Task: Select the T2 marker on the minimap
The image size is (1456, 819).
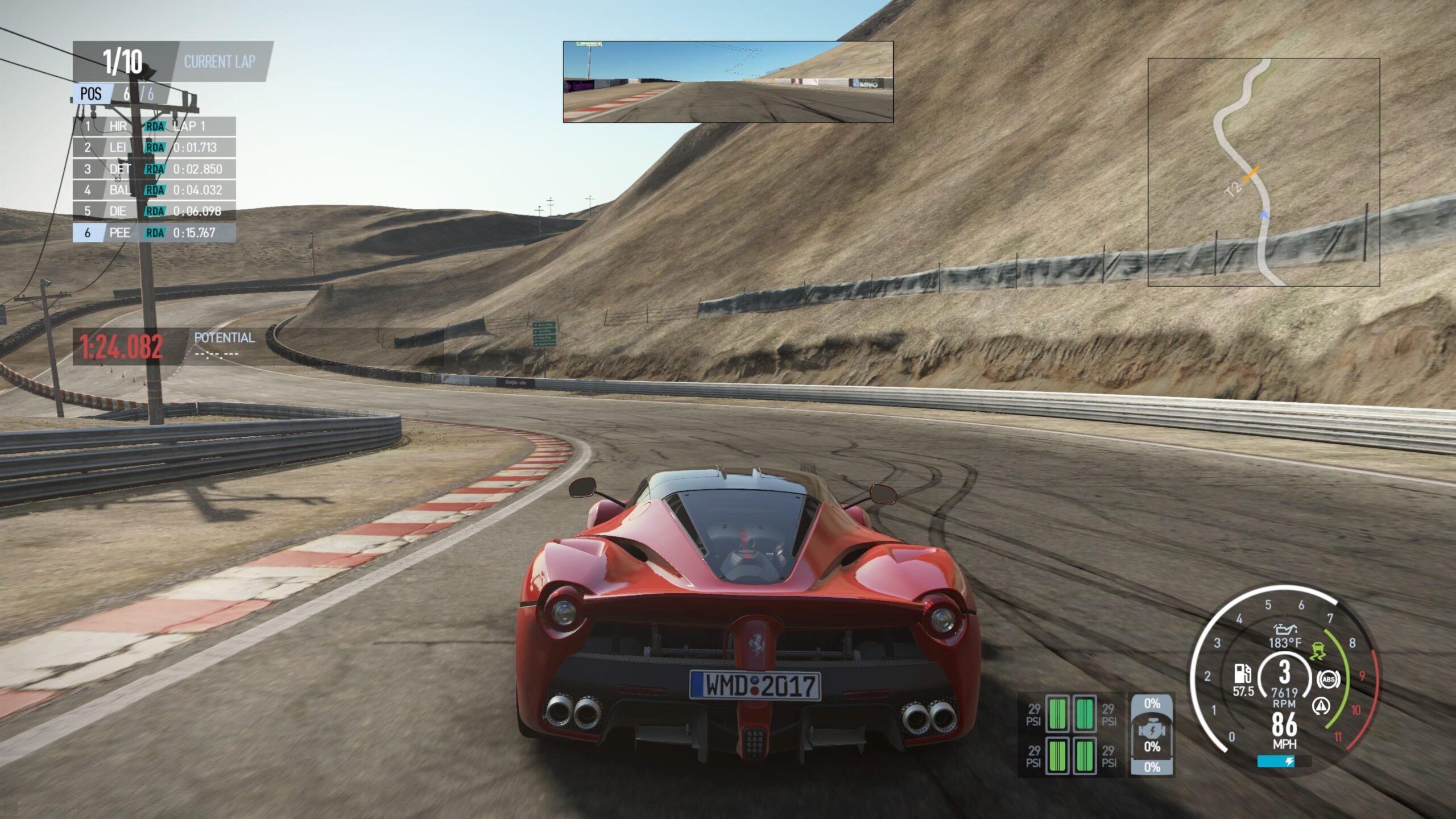Action: click(x=1232, y=189)
